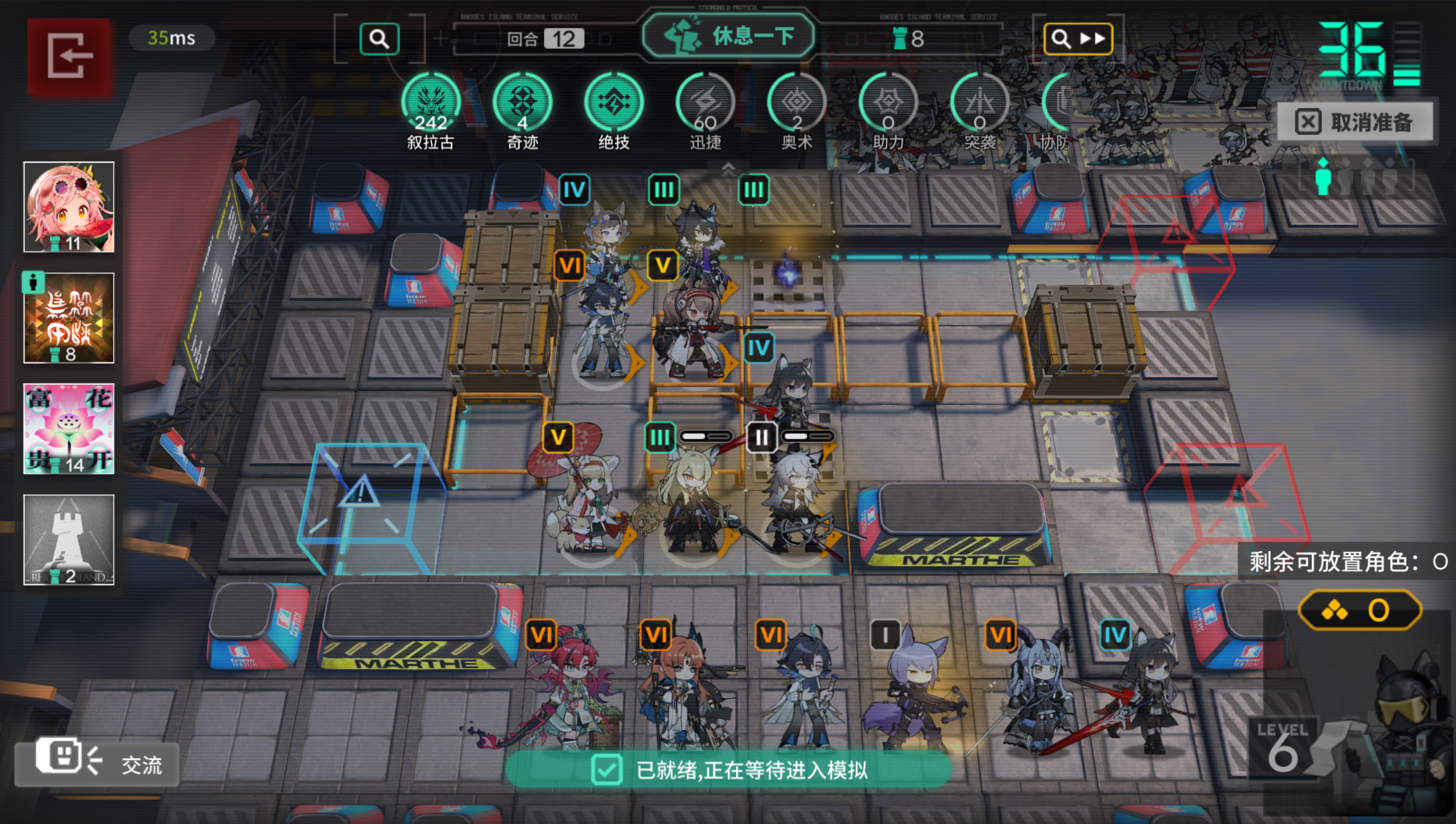Check the 助力 synergy icon
Screen dimensions: 1456x824
(x=888, y=103)
